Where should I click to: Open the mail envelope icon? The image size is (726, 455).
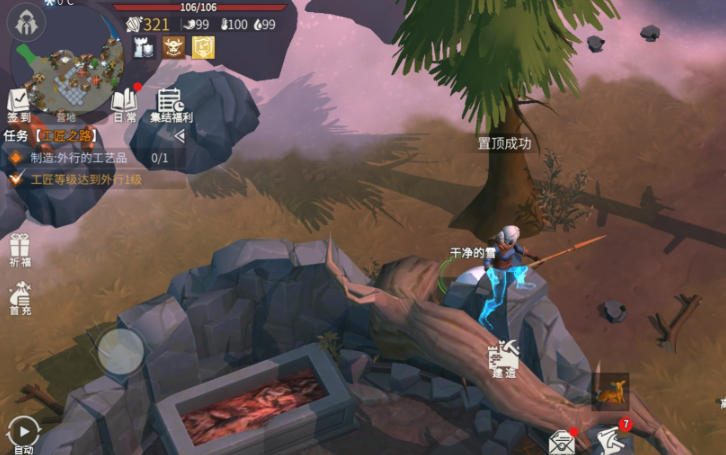click(562, 441)
